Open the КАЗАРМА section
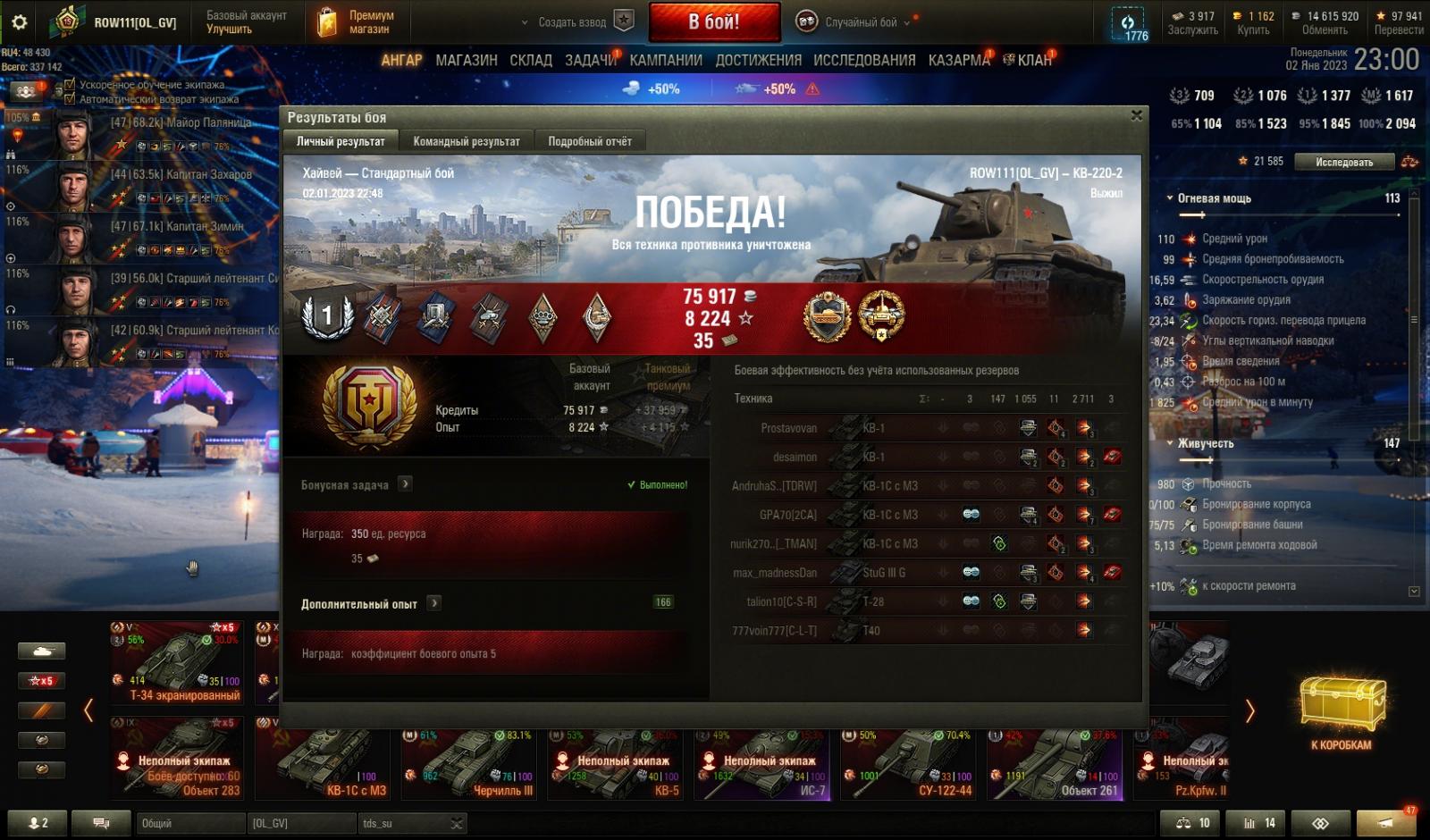 (x=958, y=60)
